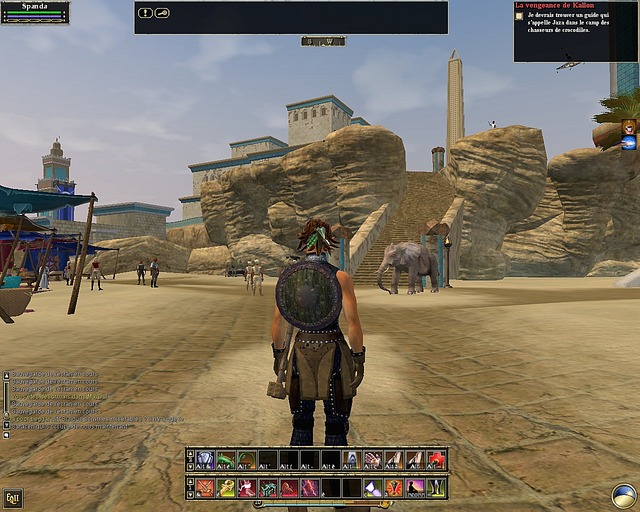This screenshot has height=512, width=640.
Task: Select the masked face buff icon
Action: [629, 127]
